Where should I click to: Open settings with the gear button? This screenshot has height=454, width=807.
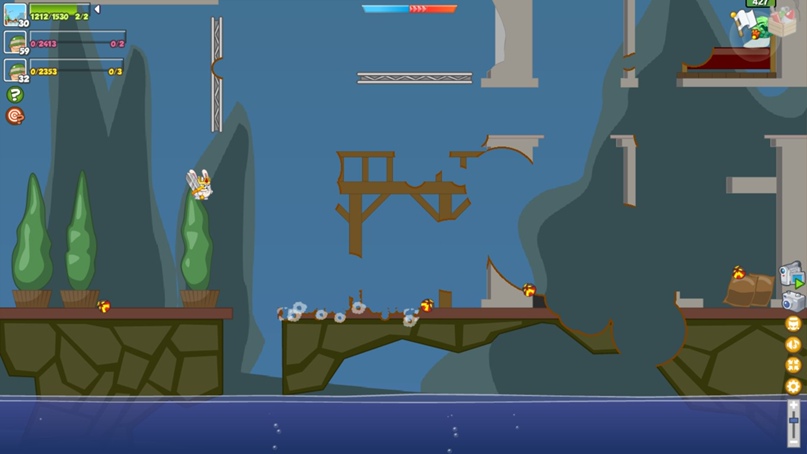pos(793,386)
